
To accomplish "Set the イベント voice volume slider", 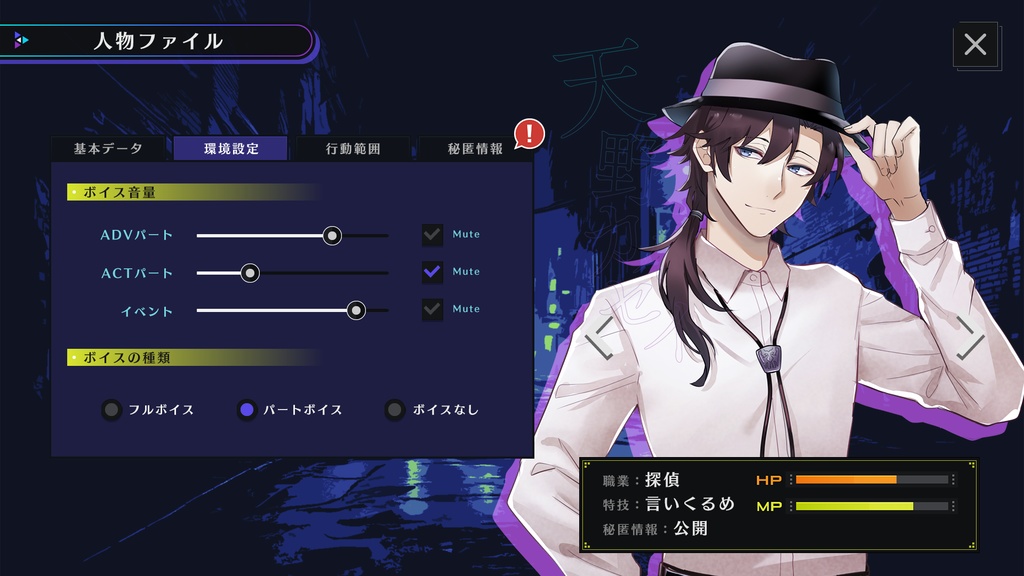I will click(x=356, y=310).
